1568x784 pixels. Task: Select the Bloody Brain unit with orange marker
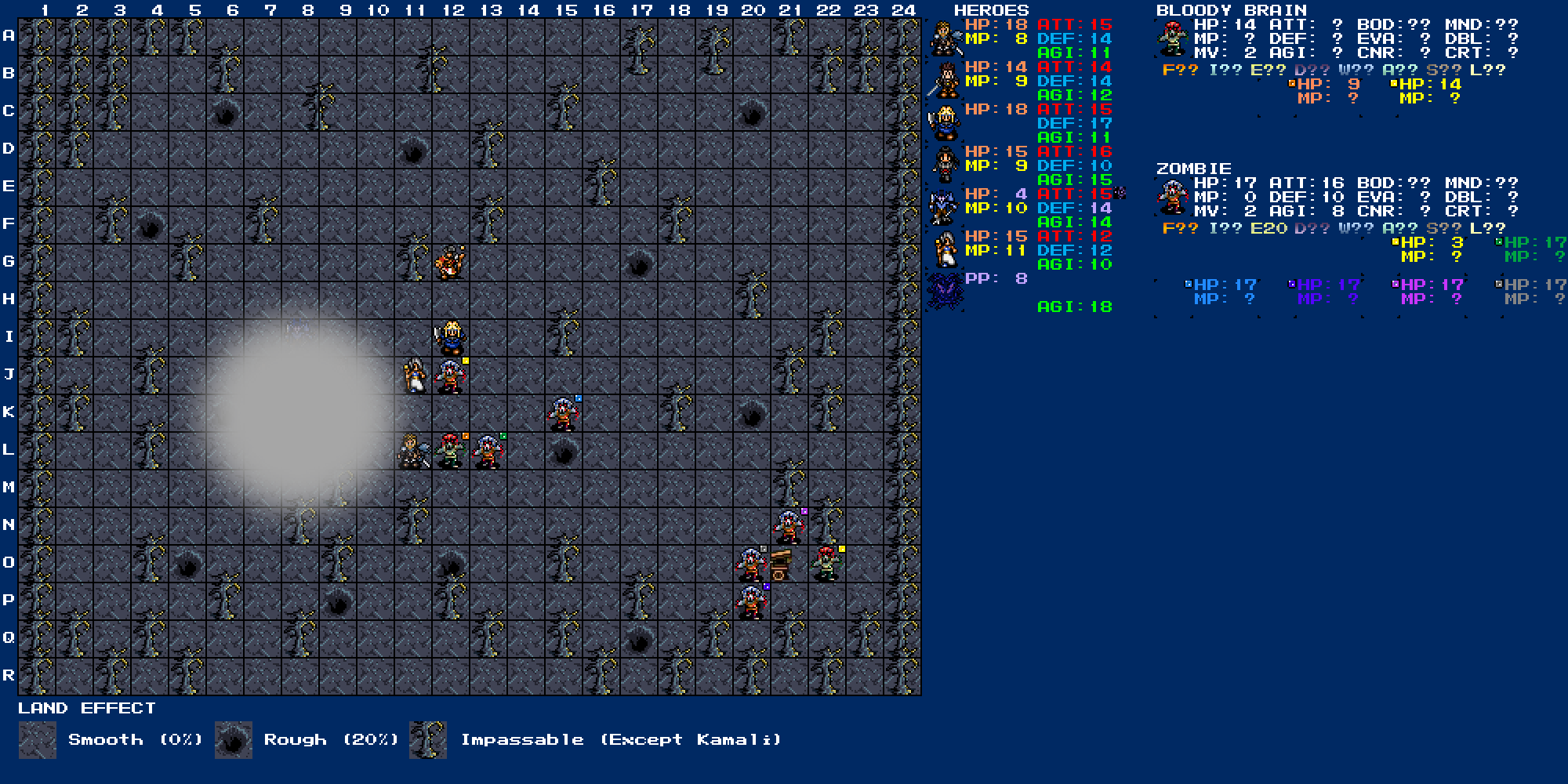tap(451, 452)
